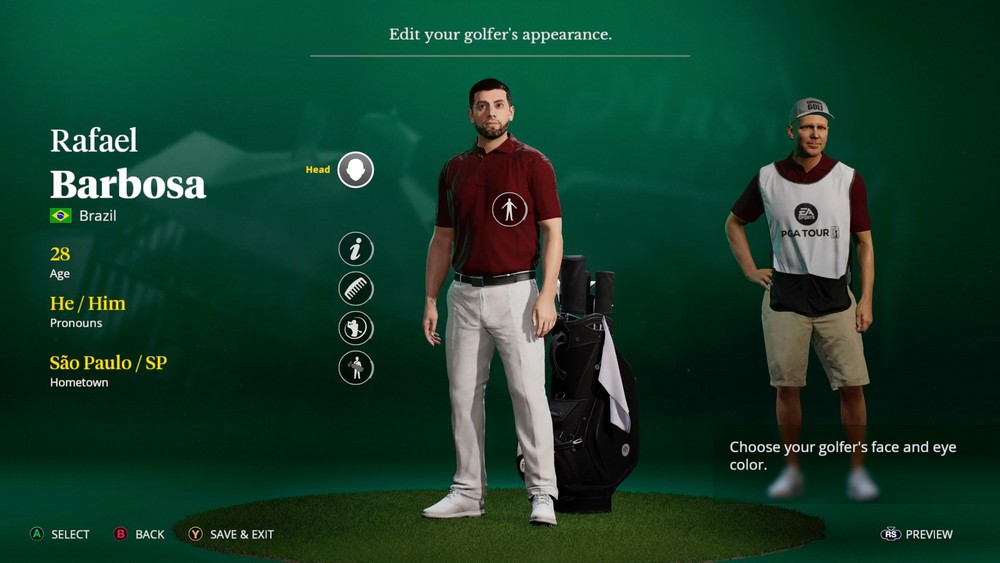Choose the comb hairstyle icon
Screen dimensions: 1000x563
point(355,289)
